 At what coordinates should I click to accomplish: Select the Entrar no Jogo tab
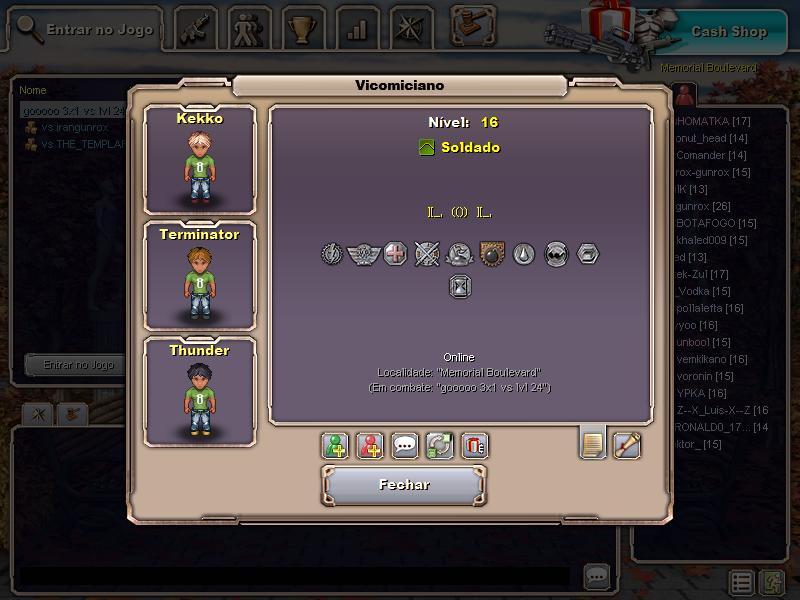pyautogui.click(x=86, y=30)
